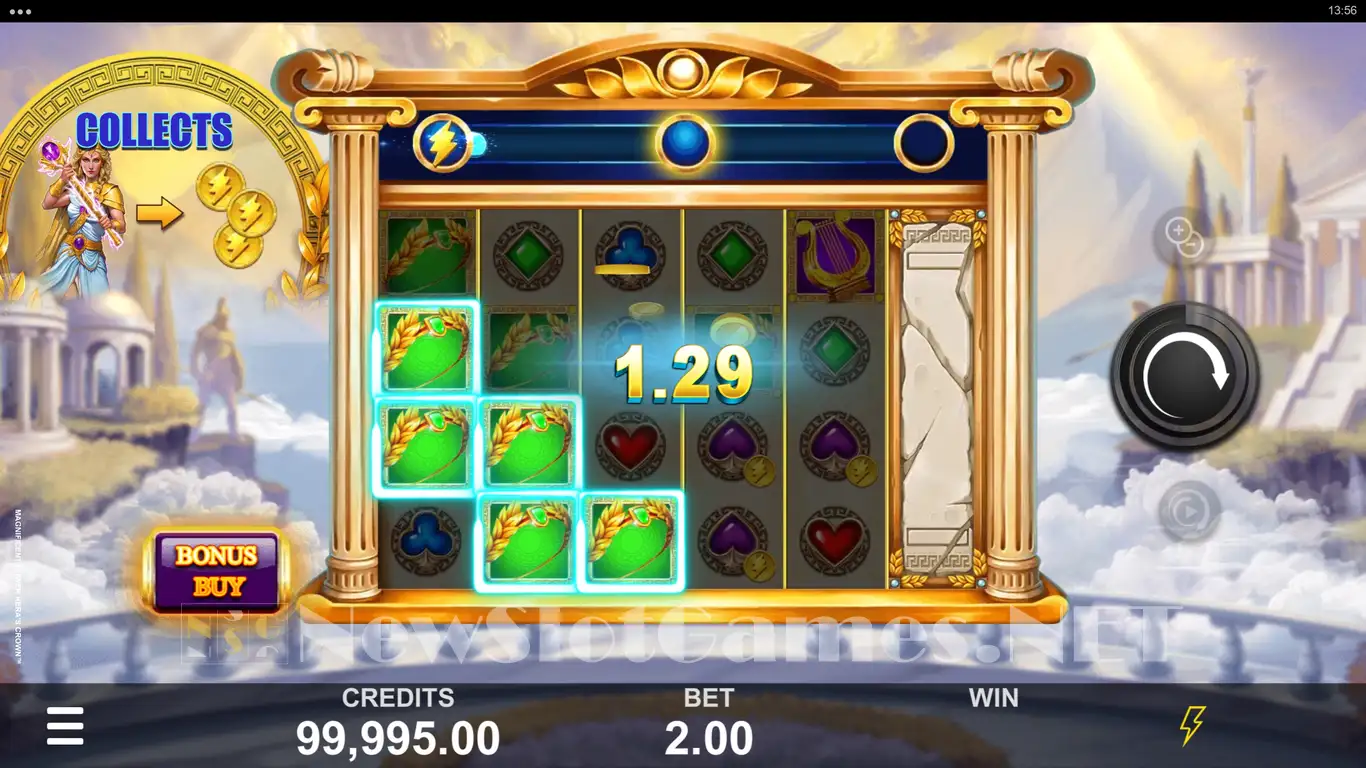Screen dimensions: 1366x768
Task: Toggle quick spin with the lightning bolt icon
Action: point(1192,725)
